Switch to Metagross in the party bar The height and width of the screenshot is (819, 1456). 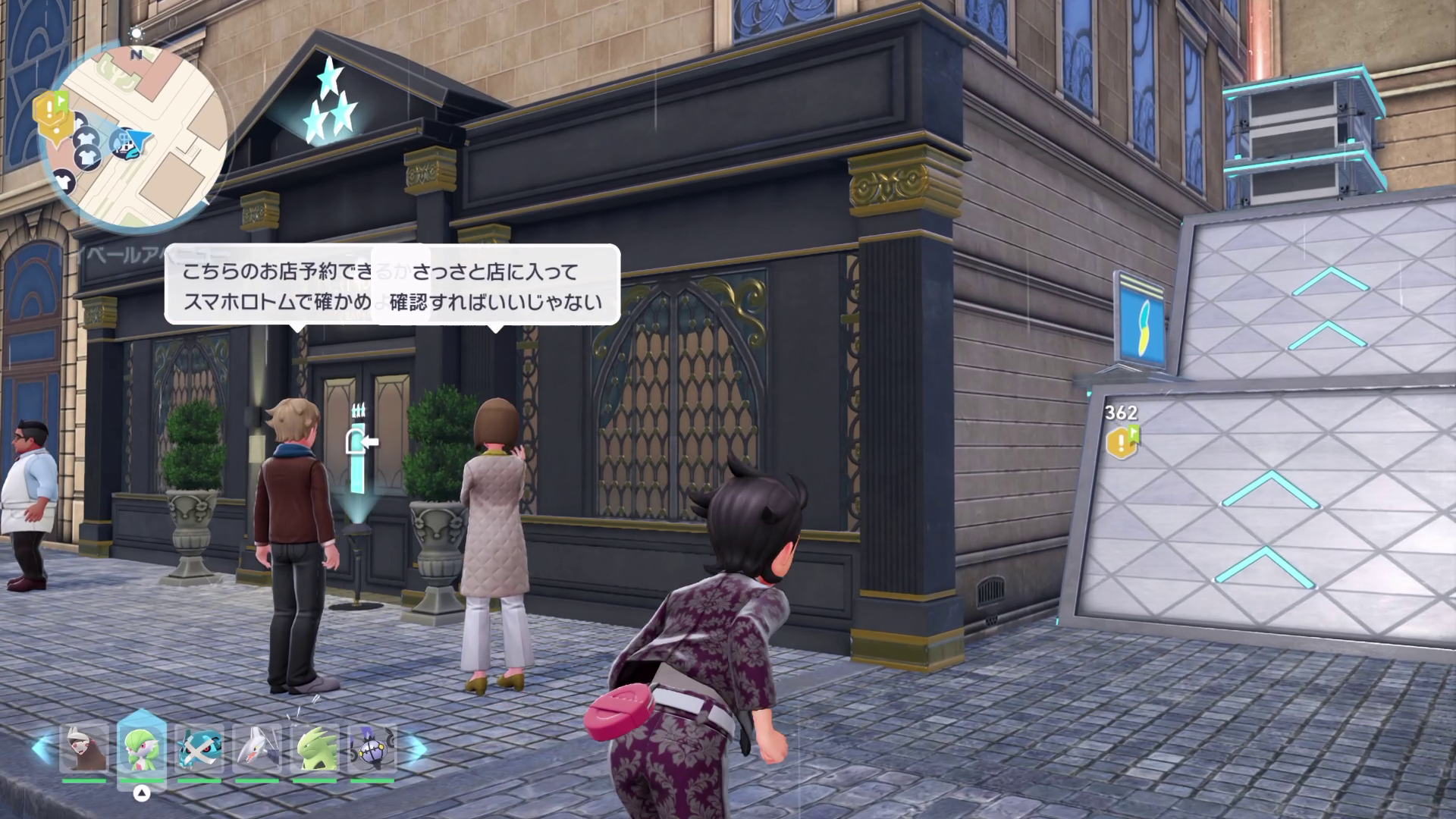[199, 748]
